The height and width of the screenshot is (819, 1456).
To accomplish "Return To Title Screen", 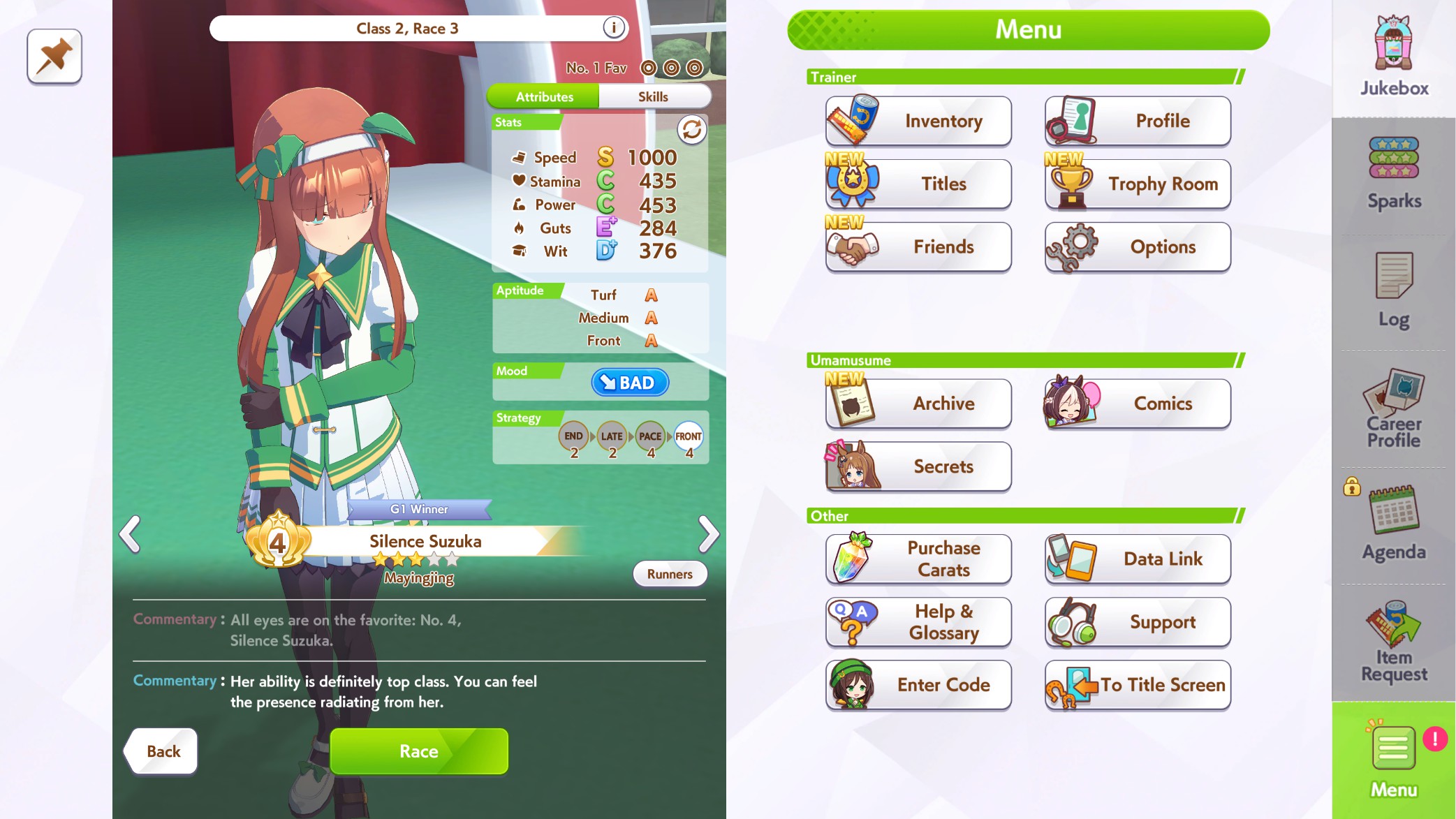I will pyautogui.click(x=1138, y=685).
